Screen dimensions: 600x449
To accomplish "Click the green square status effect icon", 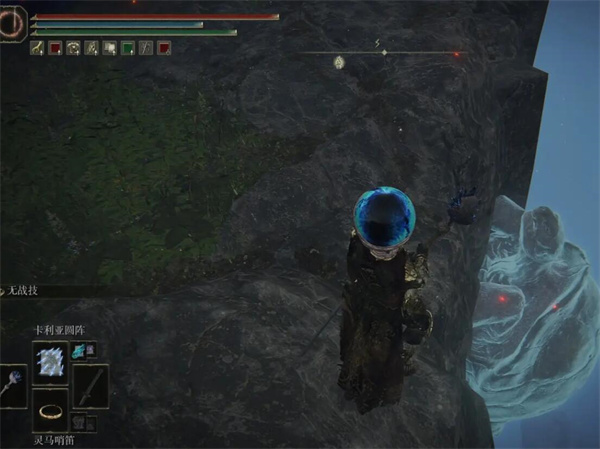I will pos(128,47).
